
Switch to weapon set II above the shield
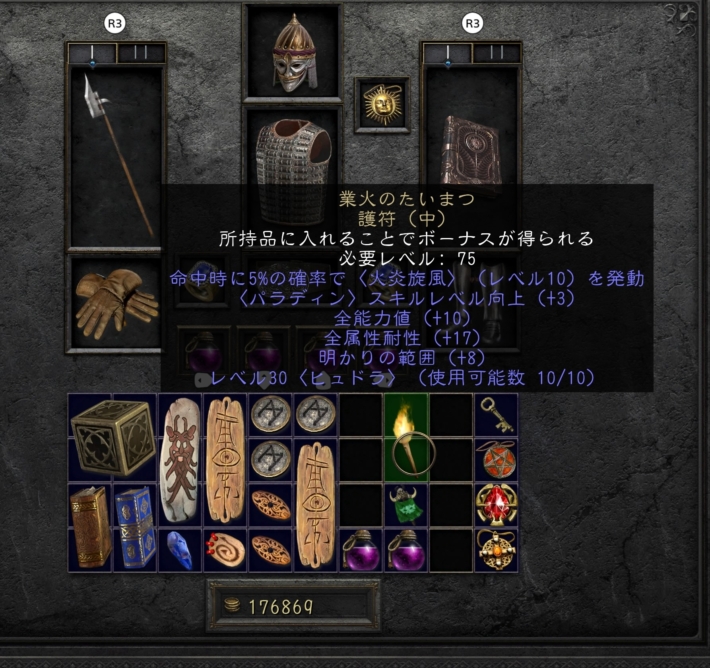(496, 53)
